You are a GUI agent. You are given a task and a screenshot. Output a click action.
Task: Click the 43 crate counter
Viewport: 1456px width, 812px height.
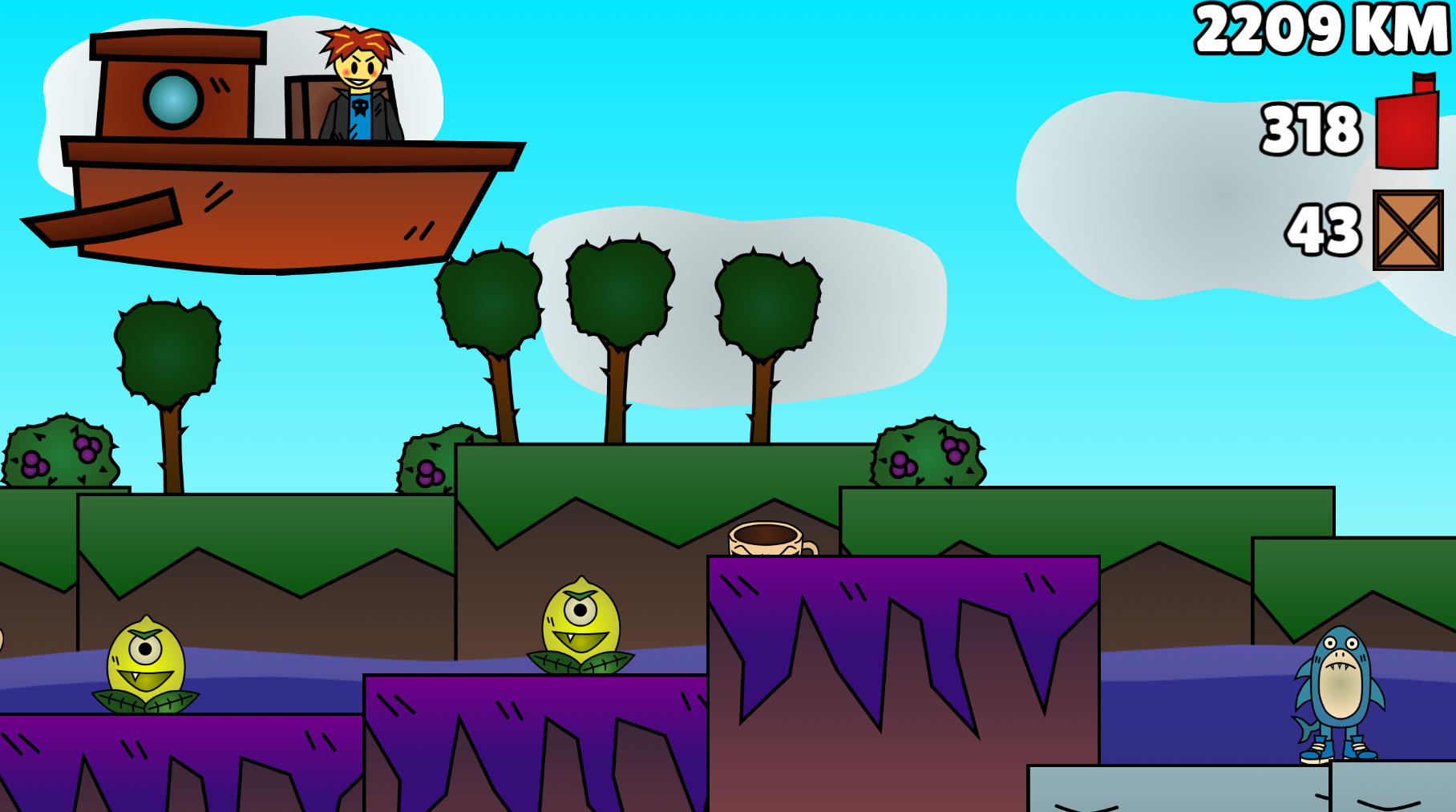click(x=1323, y=232)
